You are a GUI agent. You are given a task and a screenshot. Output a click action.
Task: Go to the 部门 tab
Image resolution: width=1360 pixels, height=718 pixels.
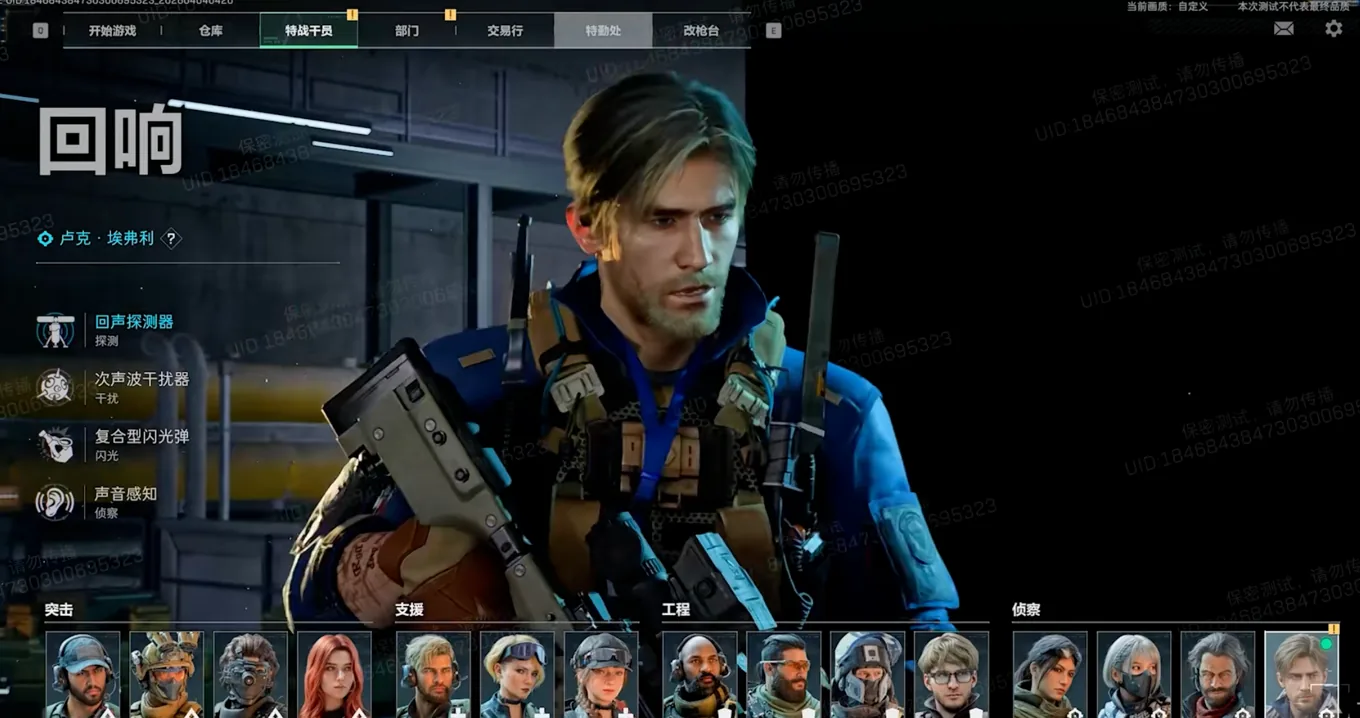[x=407, y=31]
